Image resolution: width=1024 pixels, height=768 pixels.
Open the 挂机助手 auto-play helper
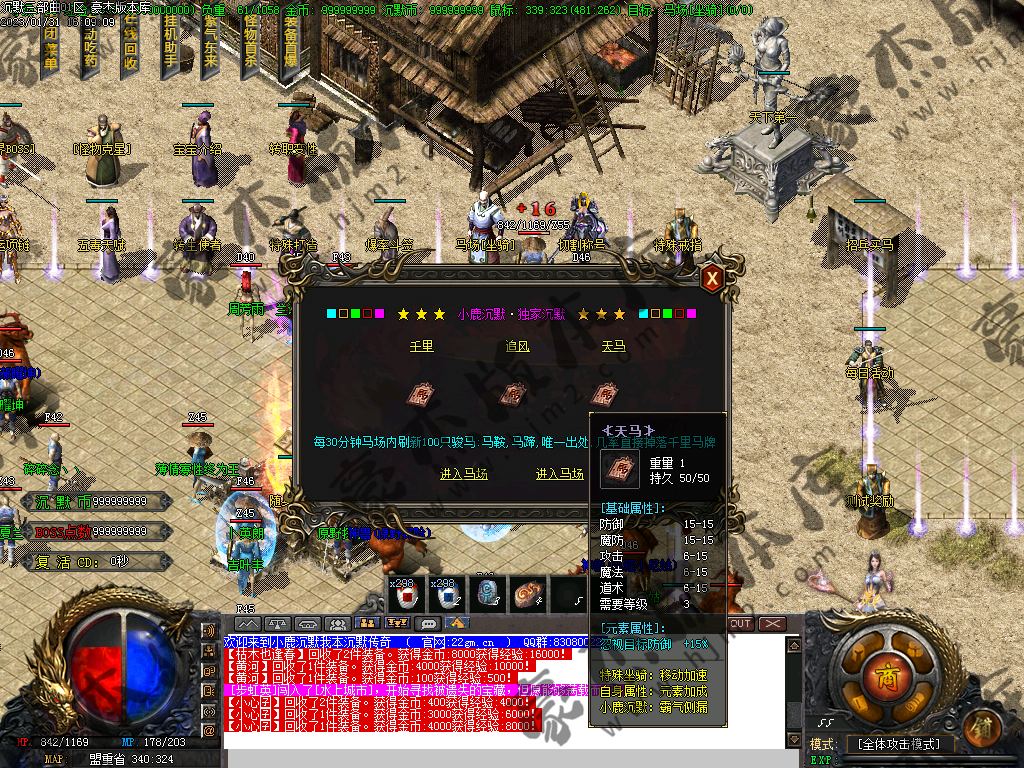pyautogui.click(x=170, y=45)
